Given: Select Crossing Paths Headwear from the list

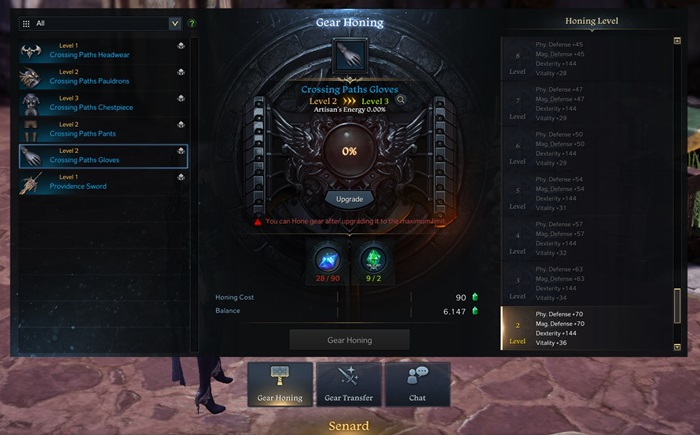Looking at the screenshot, I should pyautogui.click(x=102, y=50).
